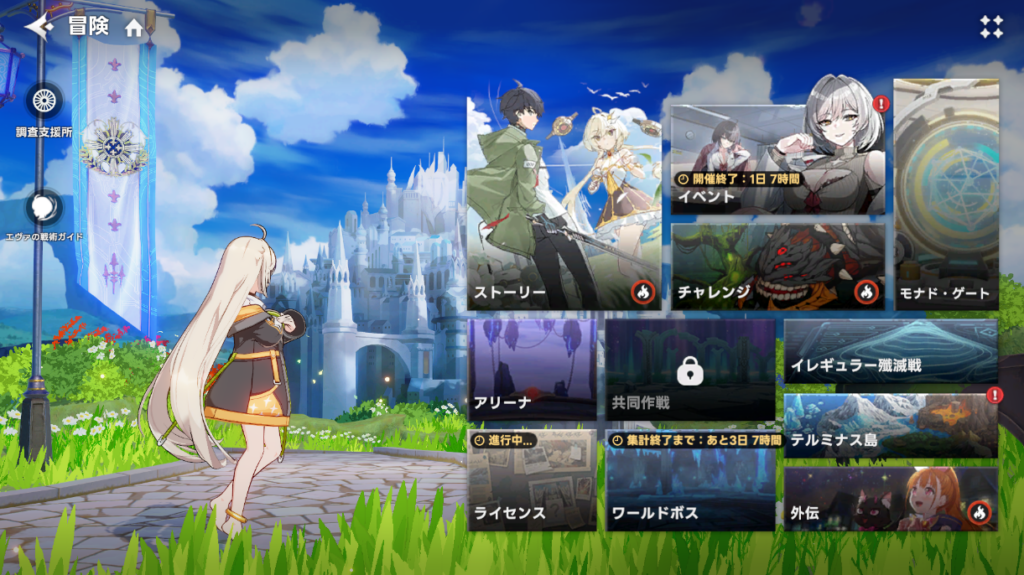
Task: Open the イベント panel
Action: 778,161
